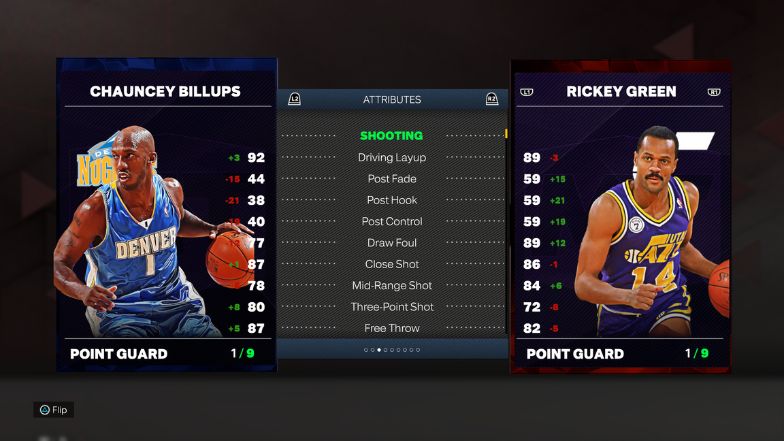Choose the Driving Layup attribute row
This screenshot has height=441, width=784.
click(392, 157)
